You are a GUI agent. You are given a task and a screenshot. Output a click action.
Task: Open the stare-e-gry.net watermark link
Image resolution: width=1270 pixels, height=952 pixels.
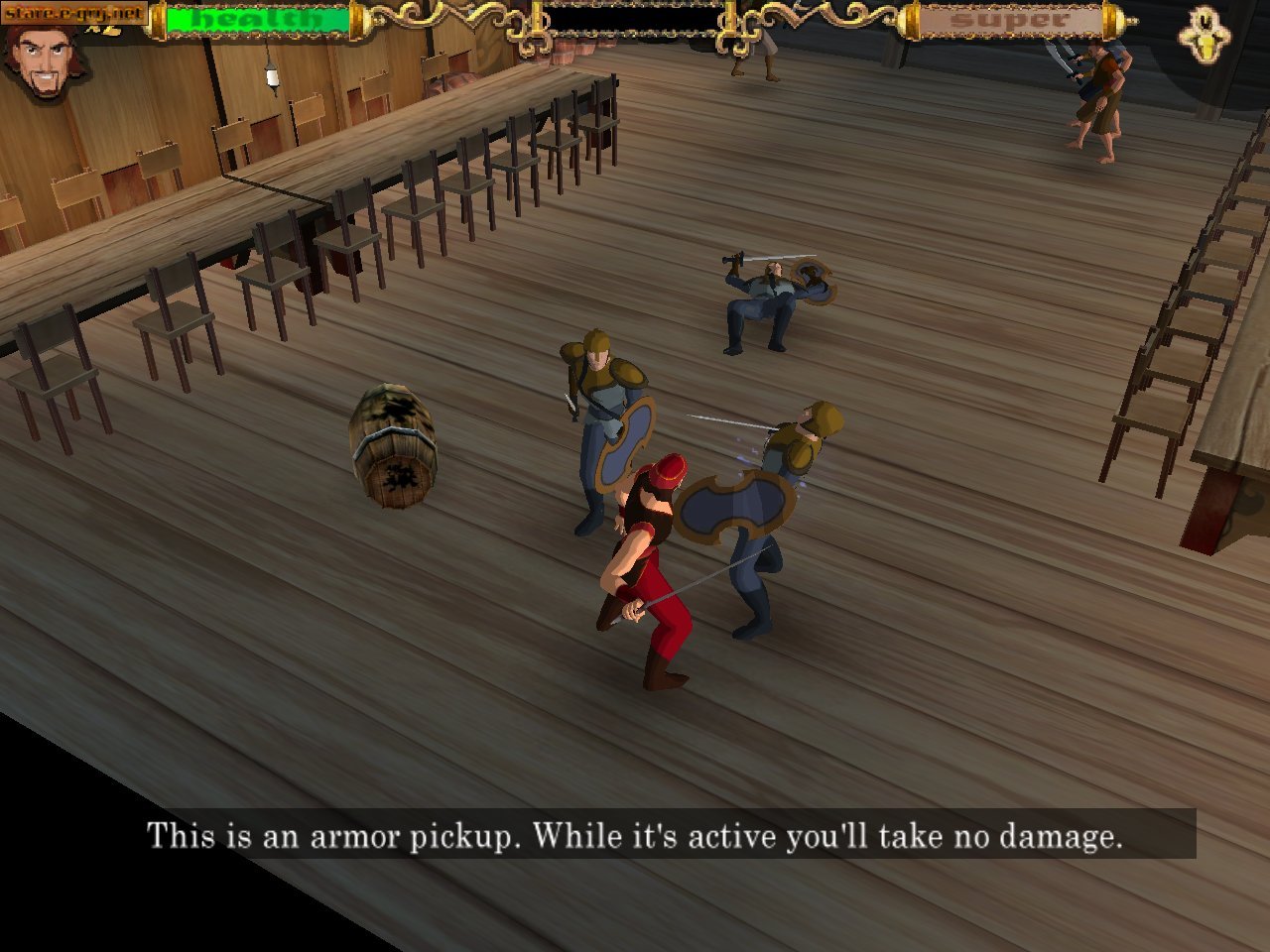[x=73, y=13]
